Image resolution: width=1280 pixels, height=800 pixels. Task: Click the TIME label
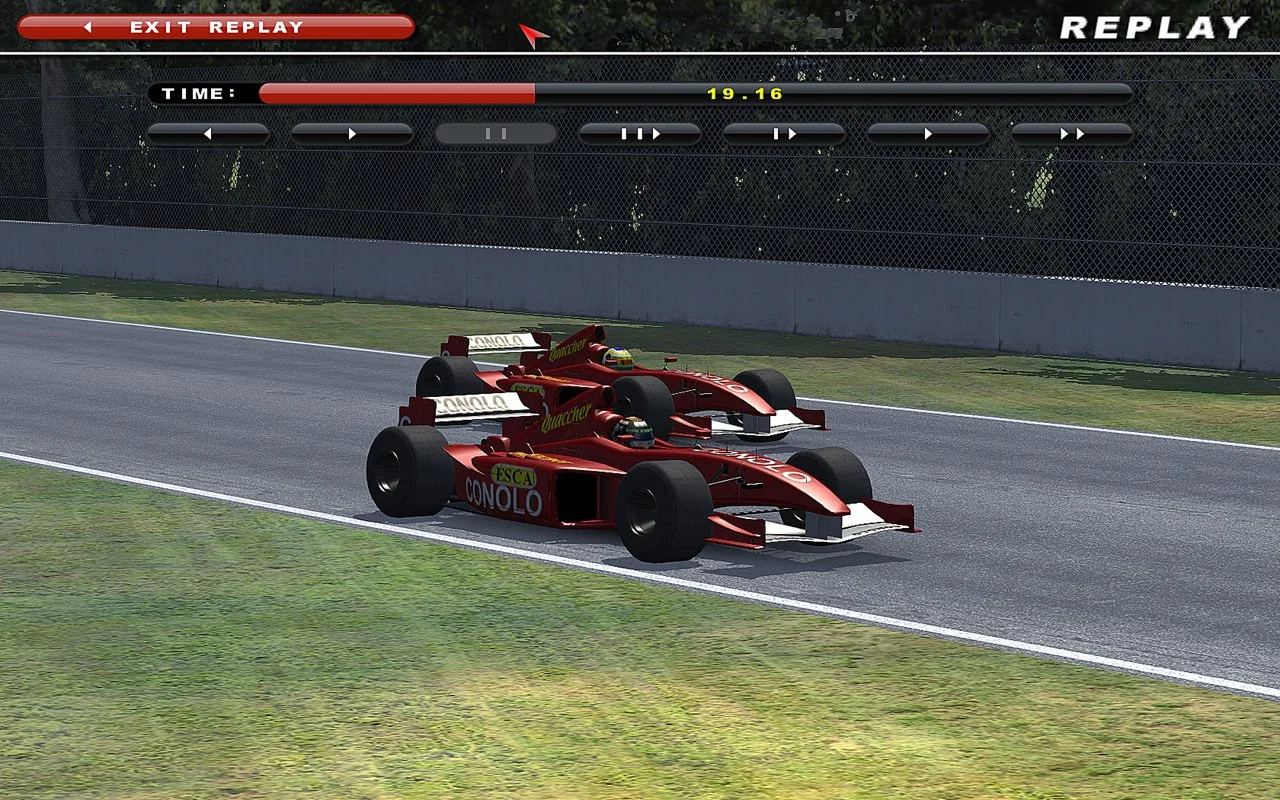pos(198,92)
